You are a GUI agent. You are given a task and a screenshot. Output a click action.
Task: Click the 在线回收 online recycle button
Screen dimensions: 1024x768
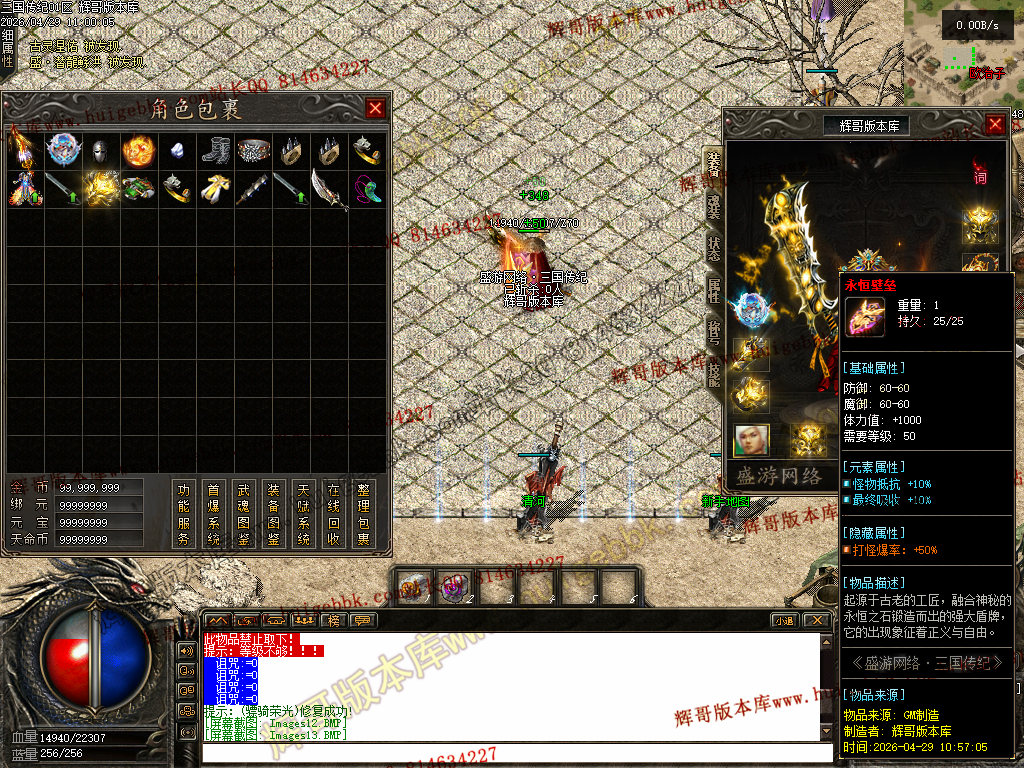334,514
